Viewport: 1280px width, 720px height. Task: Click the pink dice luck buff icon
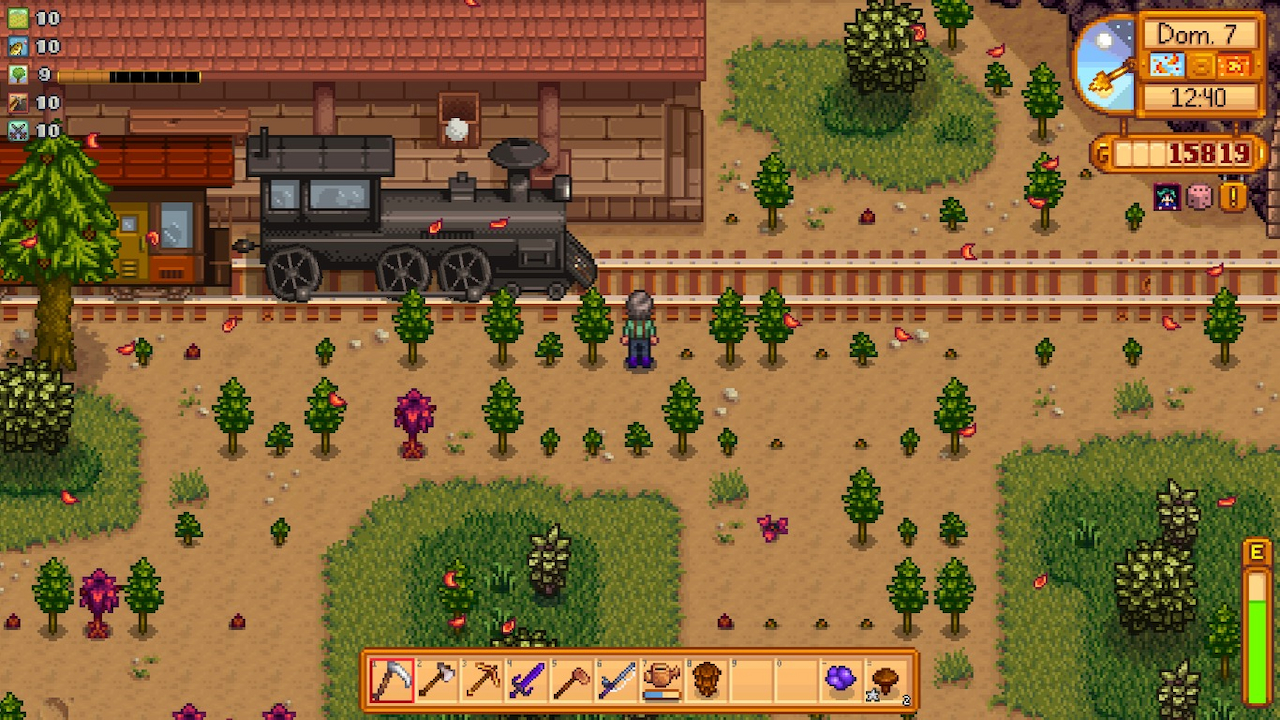pyautogui.click(x=1199, y=196)
